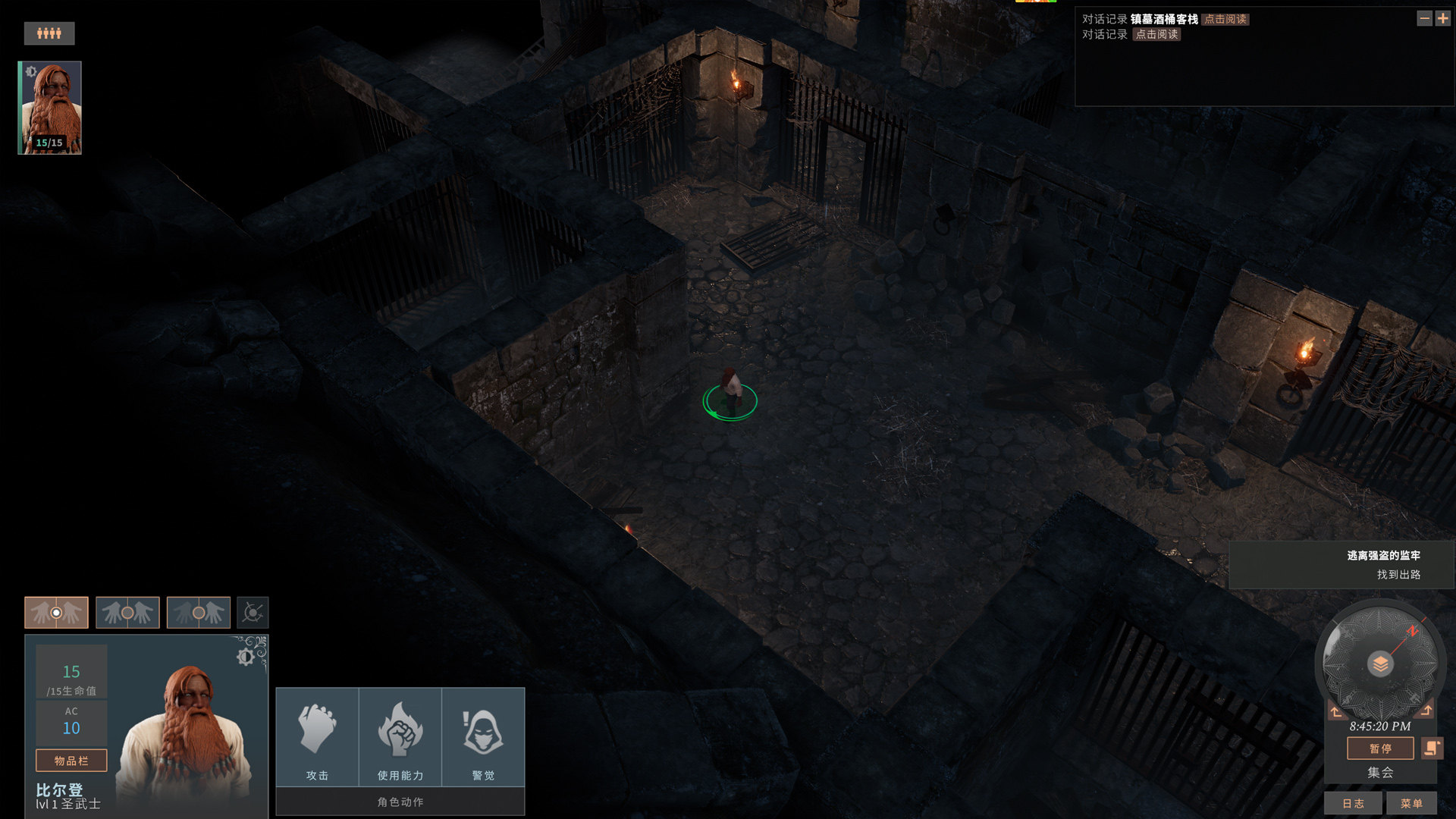Choose the 使用能力 flaming fist action
Screen dimensions: 1456x819
click(400, 737)
